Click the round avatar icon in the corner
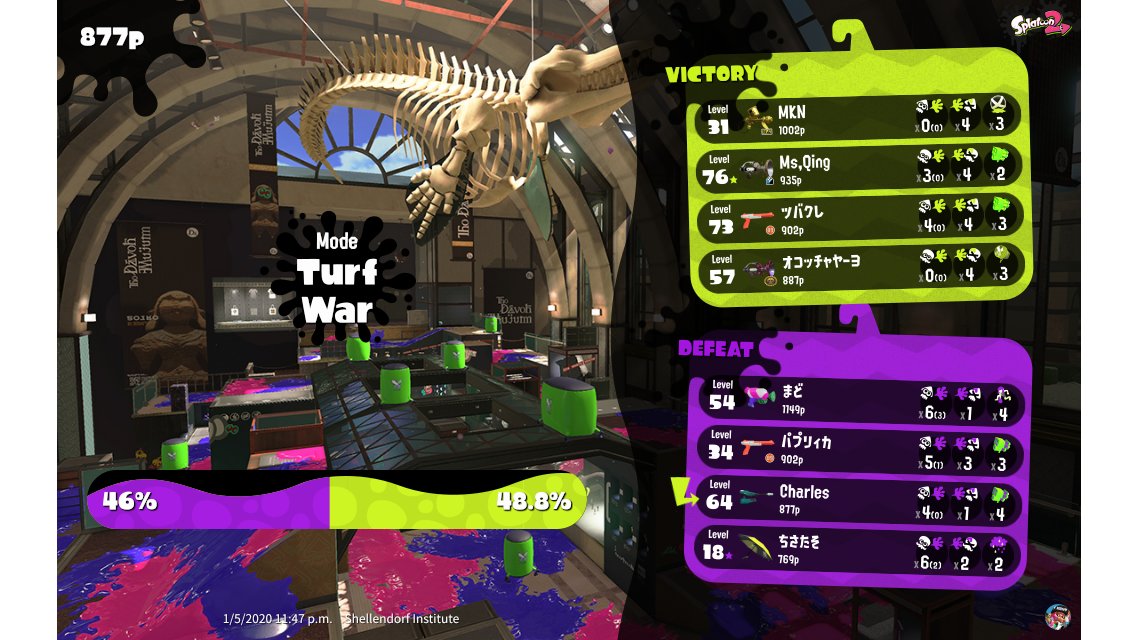This screenshot has width=1138, height=640. click(x=1058, y=615)
